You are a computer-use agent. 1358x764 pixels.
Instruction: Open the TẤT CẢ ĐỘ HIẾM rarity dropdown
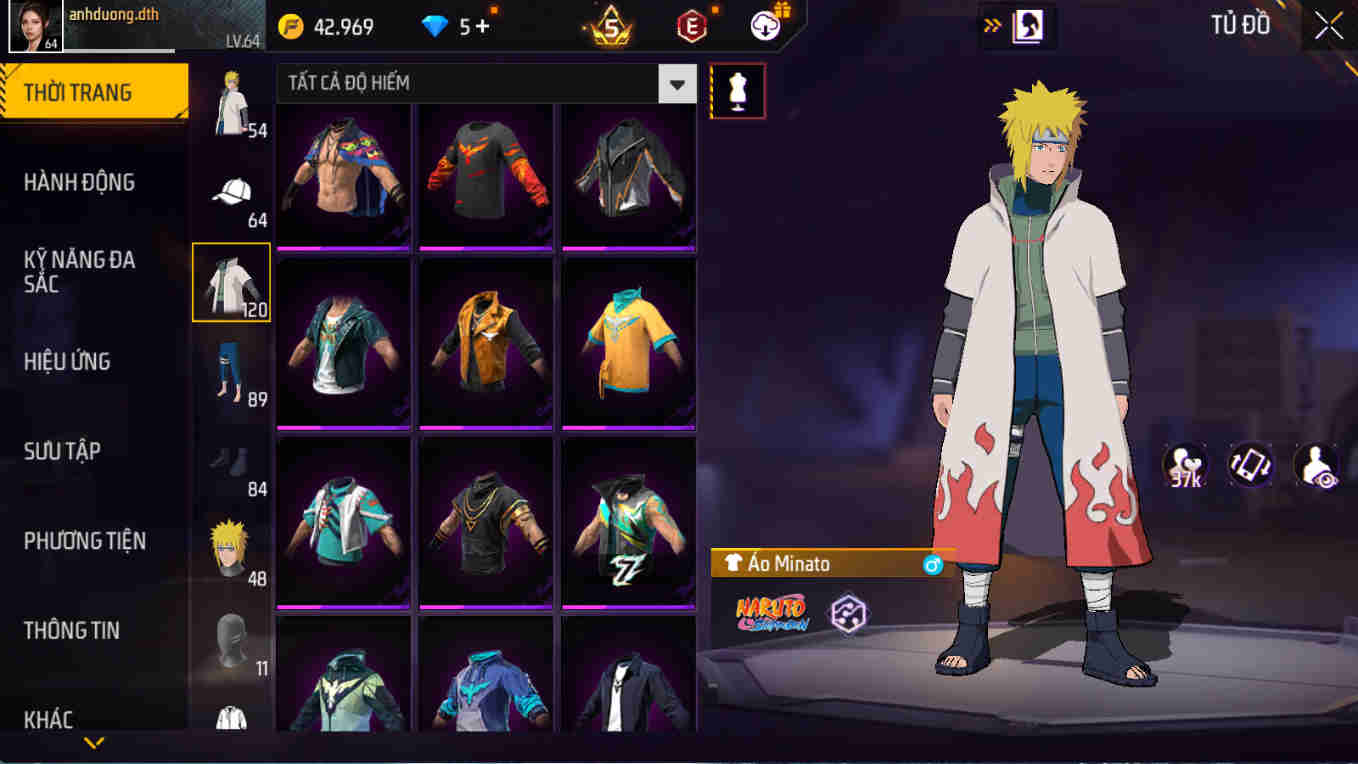[677, 84]
